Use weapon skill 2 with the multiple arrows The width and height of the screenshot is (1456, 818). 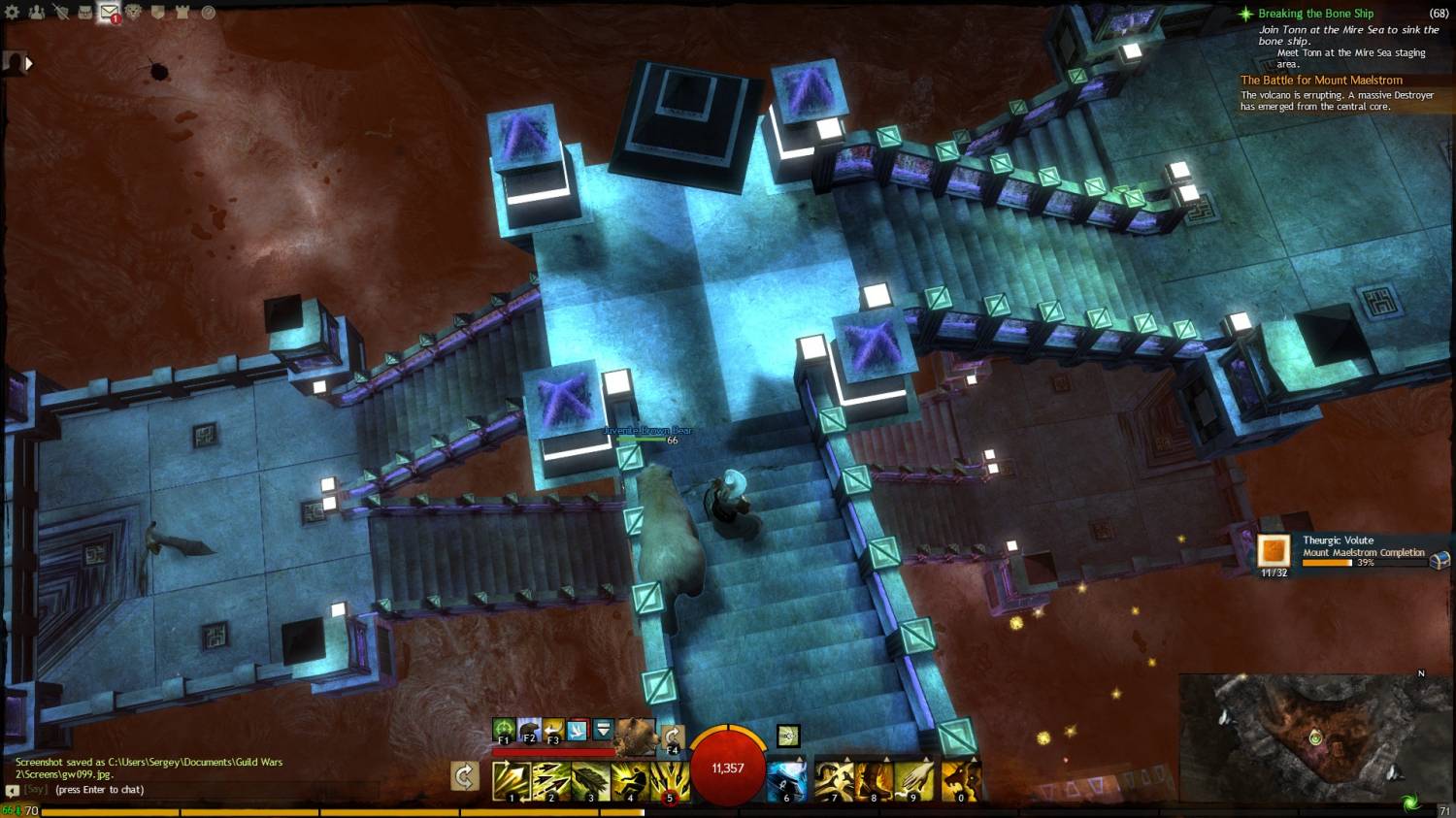tap(550, 781)
